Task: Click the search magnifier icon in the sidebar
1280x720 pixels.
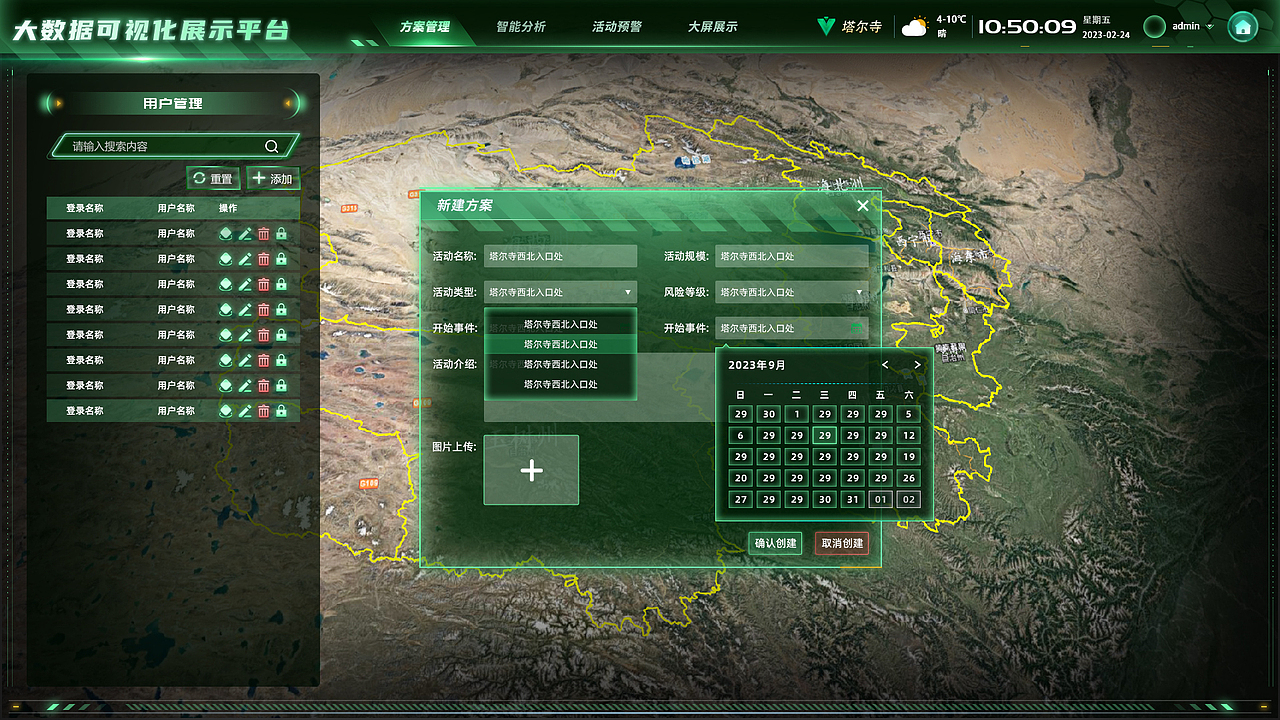Action: (x=271, y=145)
